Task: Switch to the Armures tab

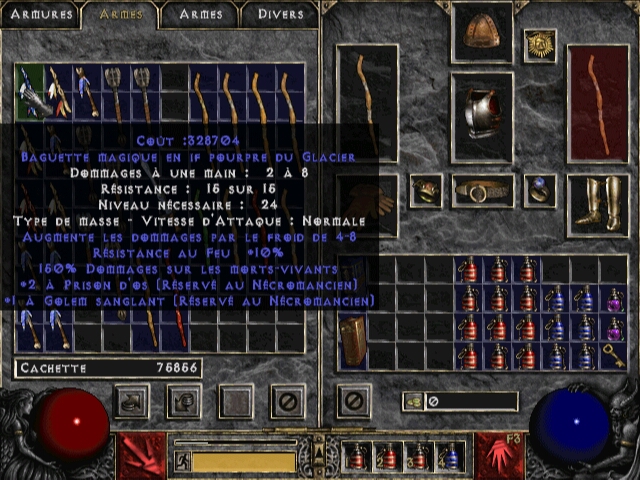Action: (x=40, y=14)
